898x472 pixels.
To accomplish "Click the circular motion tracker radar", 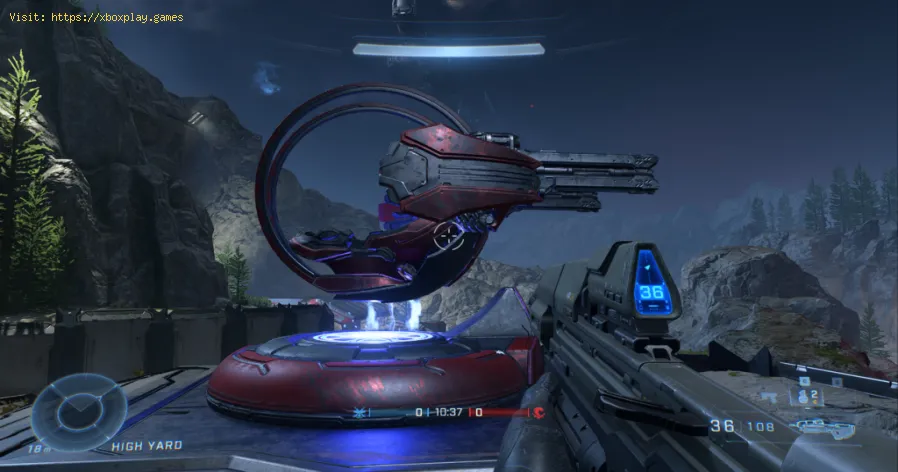I will point(78,409).
